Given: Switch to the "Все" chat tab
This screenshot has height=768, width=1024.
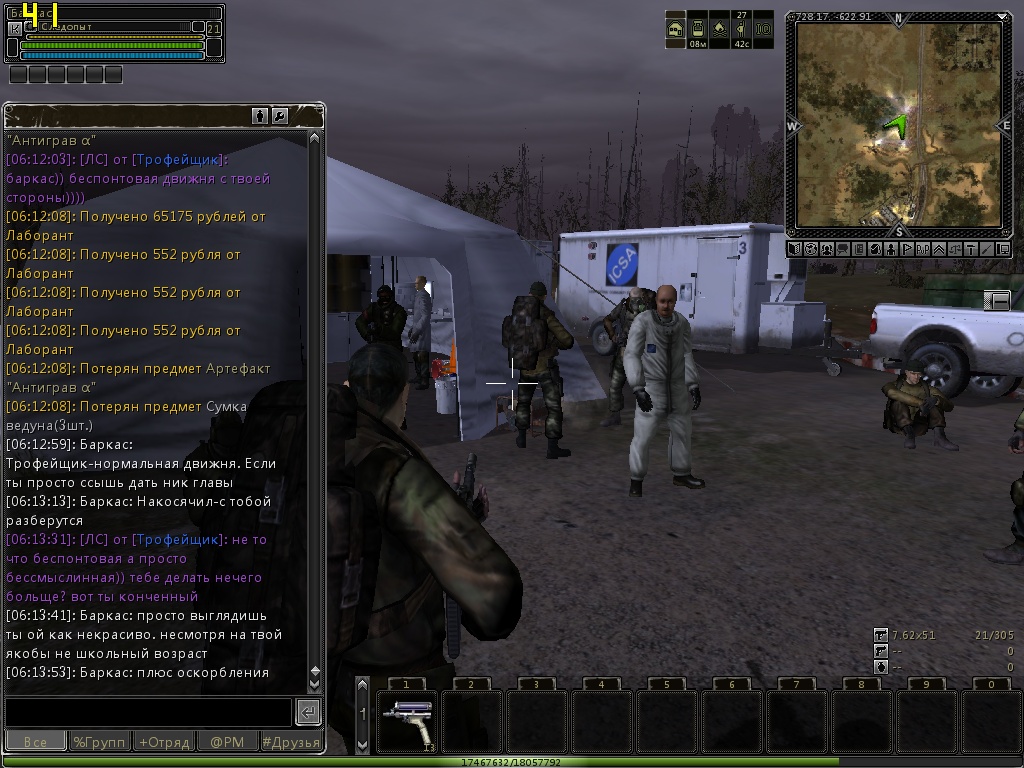Looking at the screenshot, I should (x=36, y=741).
